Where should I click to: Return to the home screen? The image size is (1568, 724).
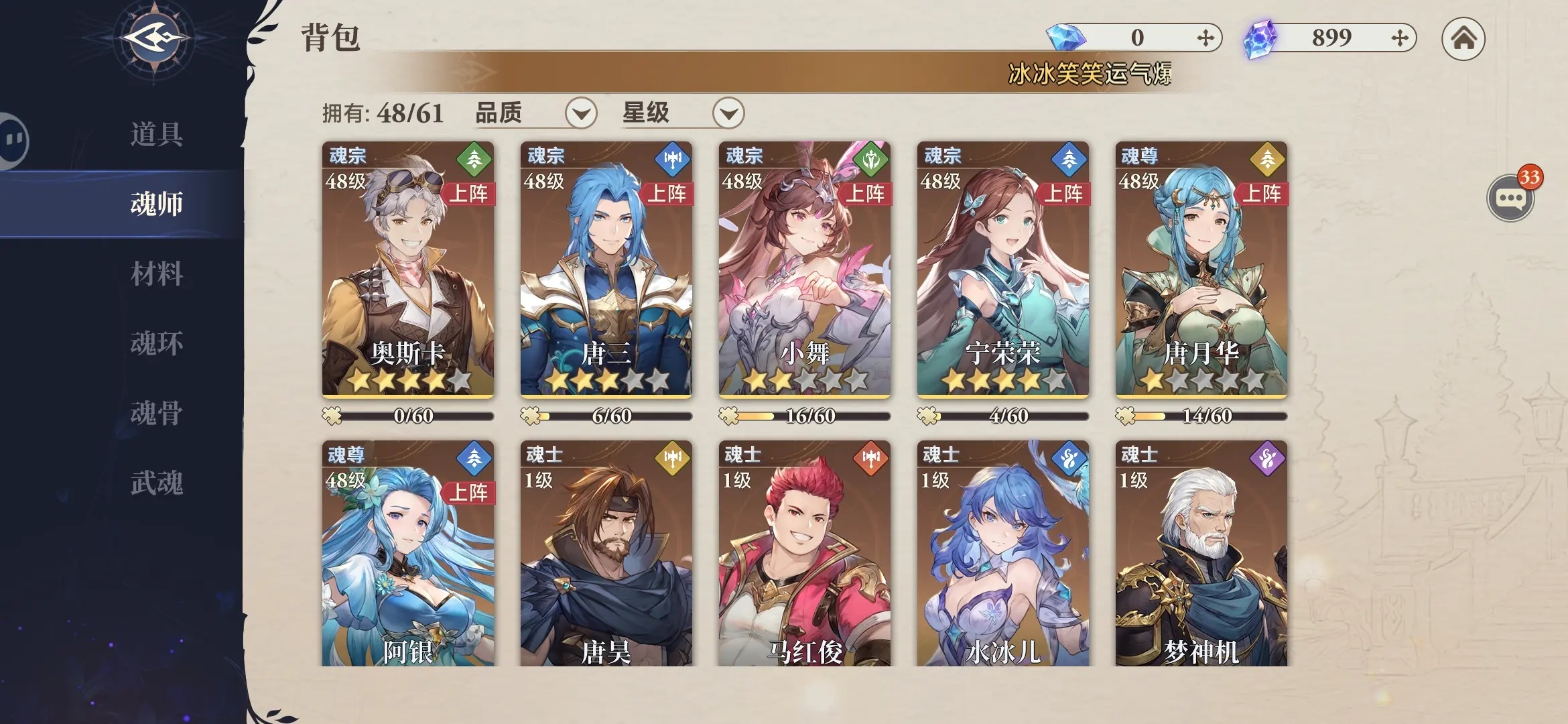[1463, 38]
